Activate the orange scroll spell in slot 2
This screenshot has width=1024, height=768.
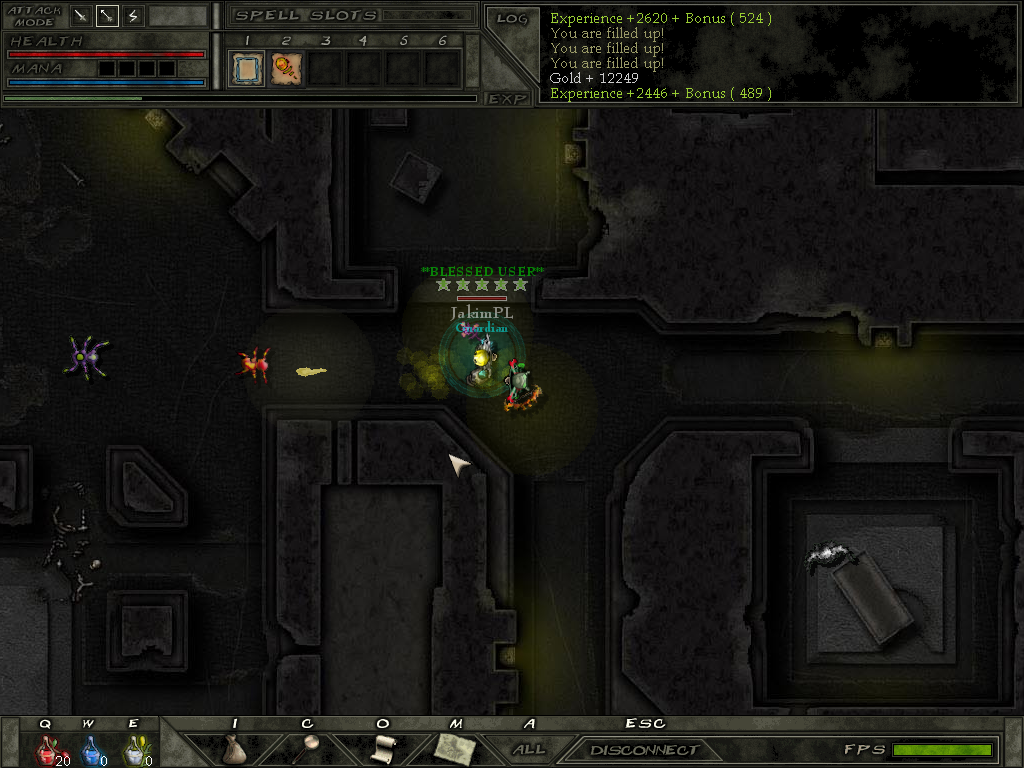[x=287, y=69]
